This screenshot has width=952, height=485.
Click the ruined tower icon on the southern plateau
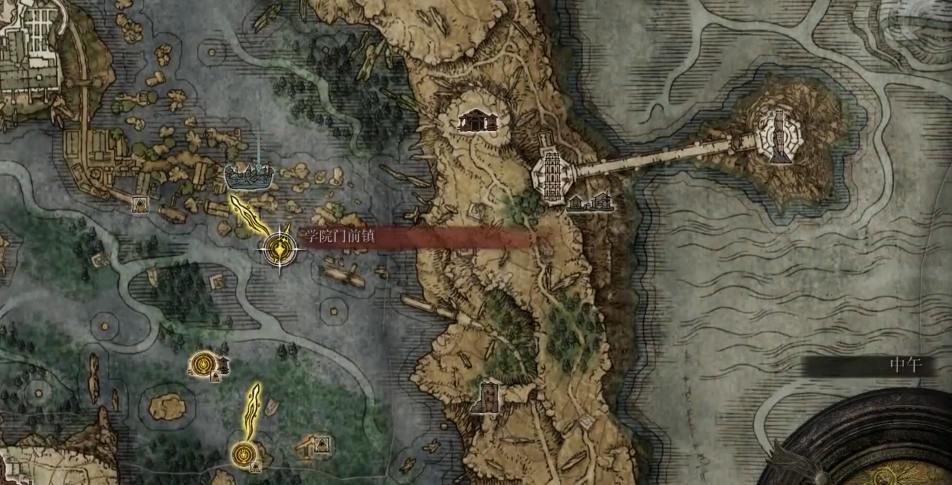pos(488,397)
